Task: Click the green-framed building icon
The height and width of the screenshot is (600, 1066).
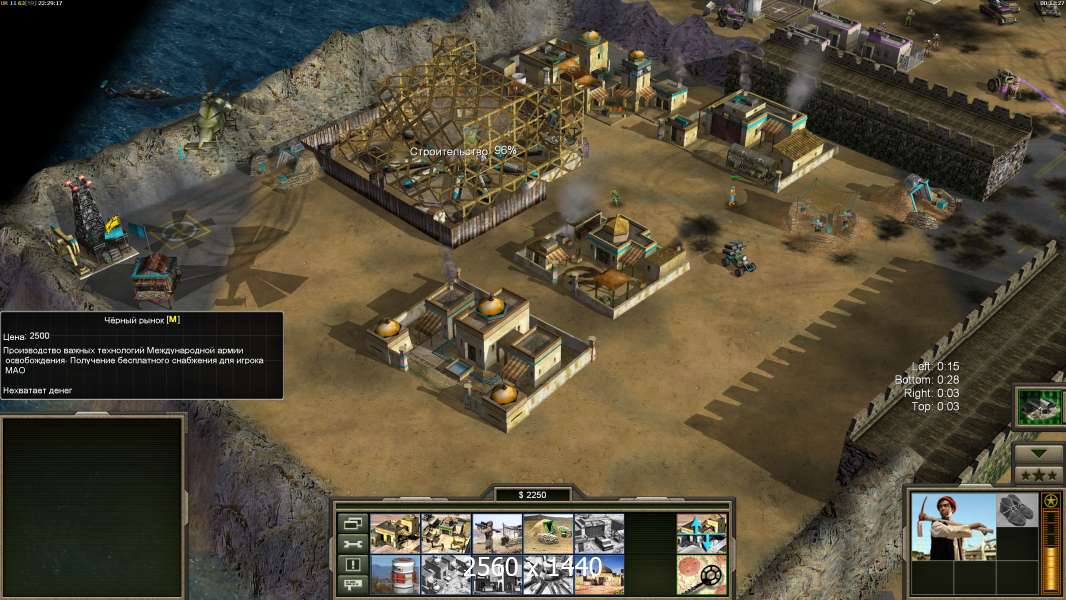Action: [1039, 406]
